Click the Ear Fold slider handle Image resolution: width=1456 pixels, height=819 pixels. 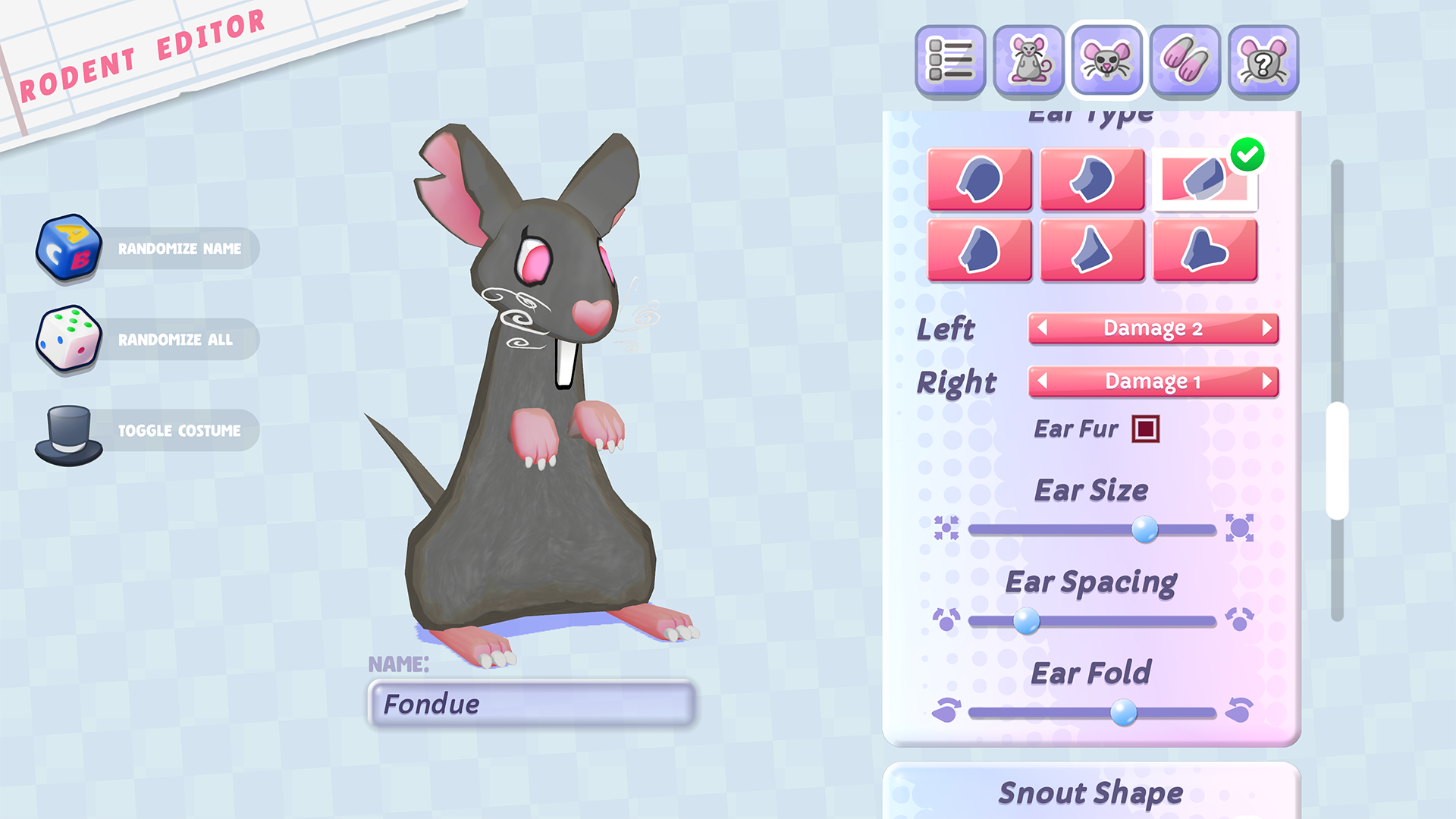[1123, 713]
